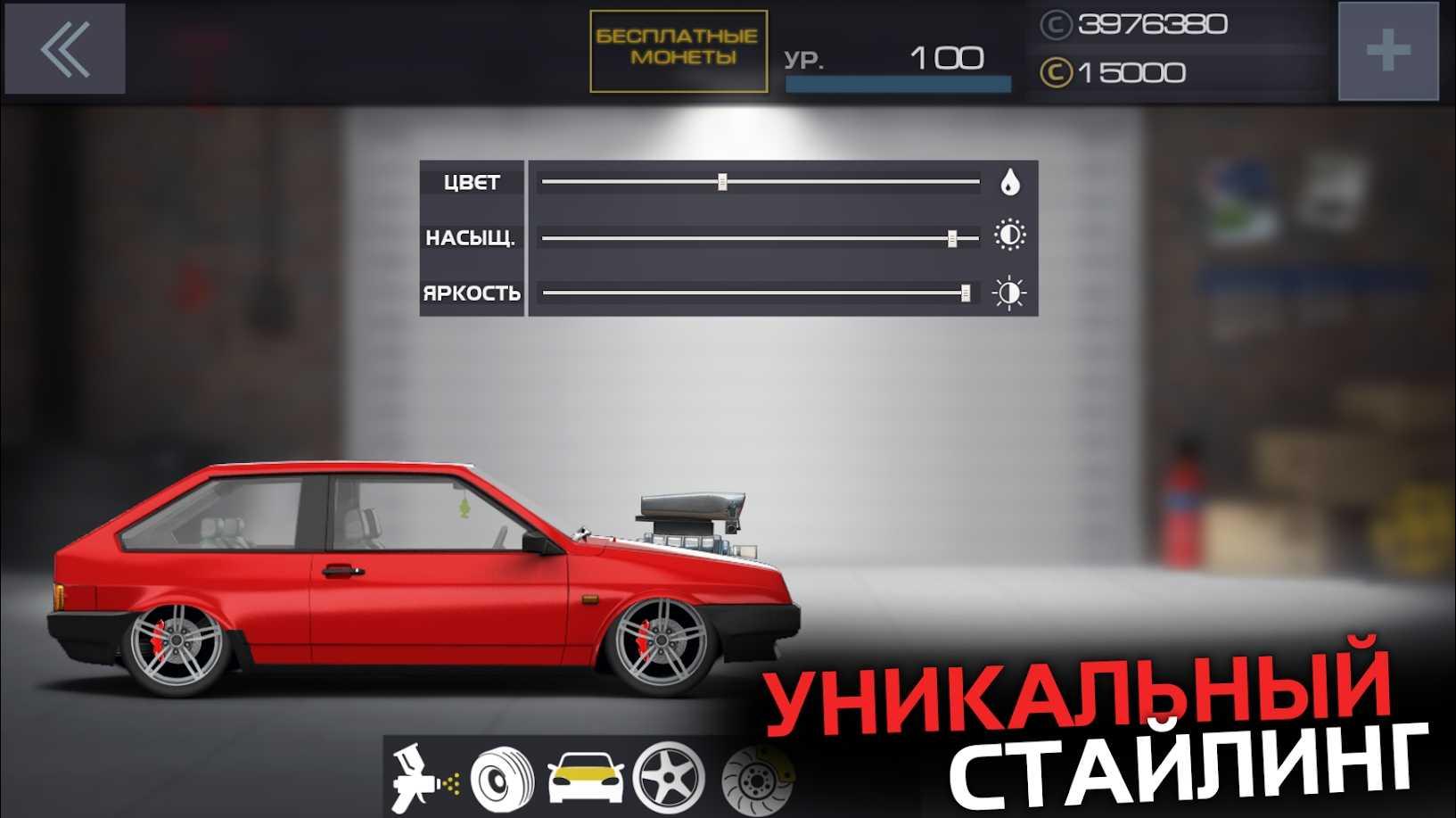Click the gold coin currency icon

pyautogui.click(x=1056, y=70)
